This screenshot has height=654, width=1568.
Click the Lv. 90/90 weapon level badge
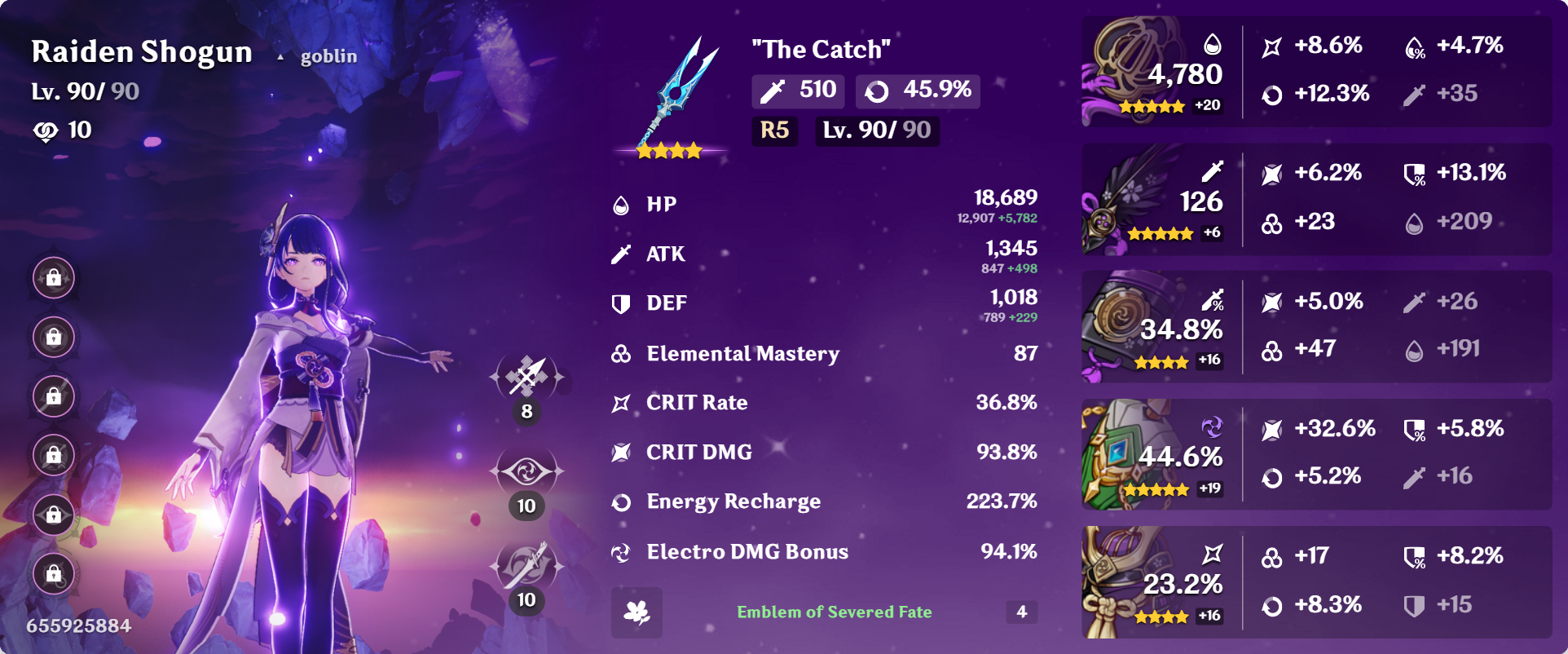point(876,130)
